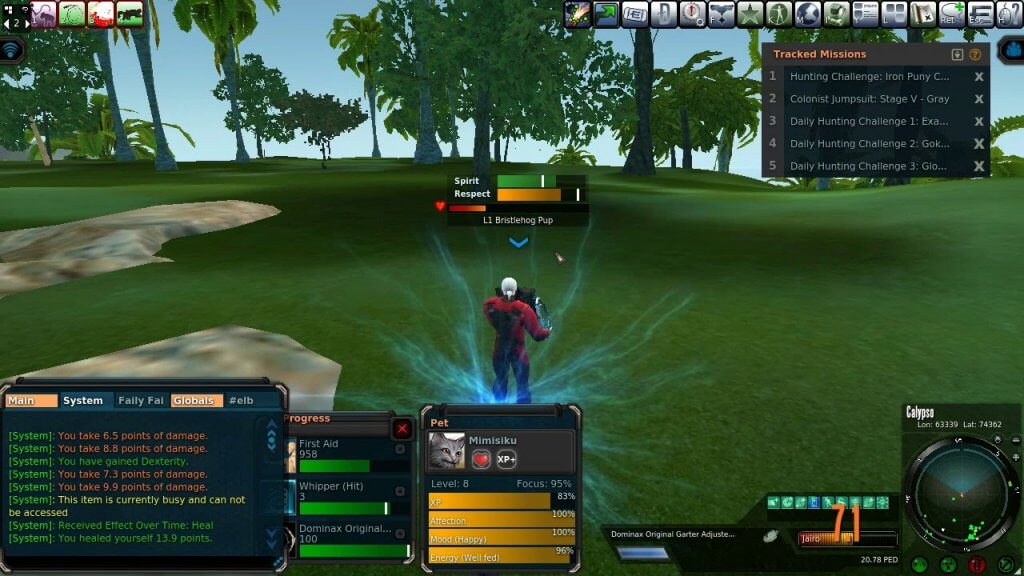Screen dimensions: 1024x576
Task: Select Mimisiku's cat portrait
Action: pos(446,452)
